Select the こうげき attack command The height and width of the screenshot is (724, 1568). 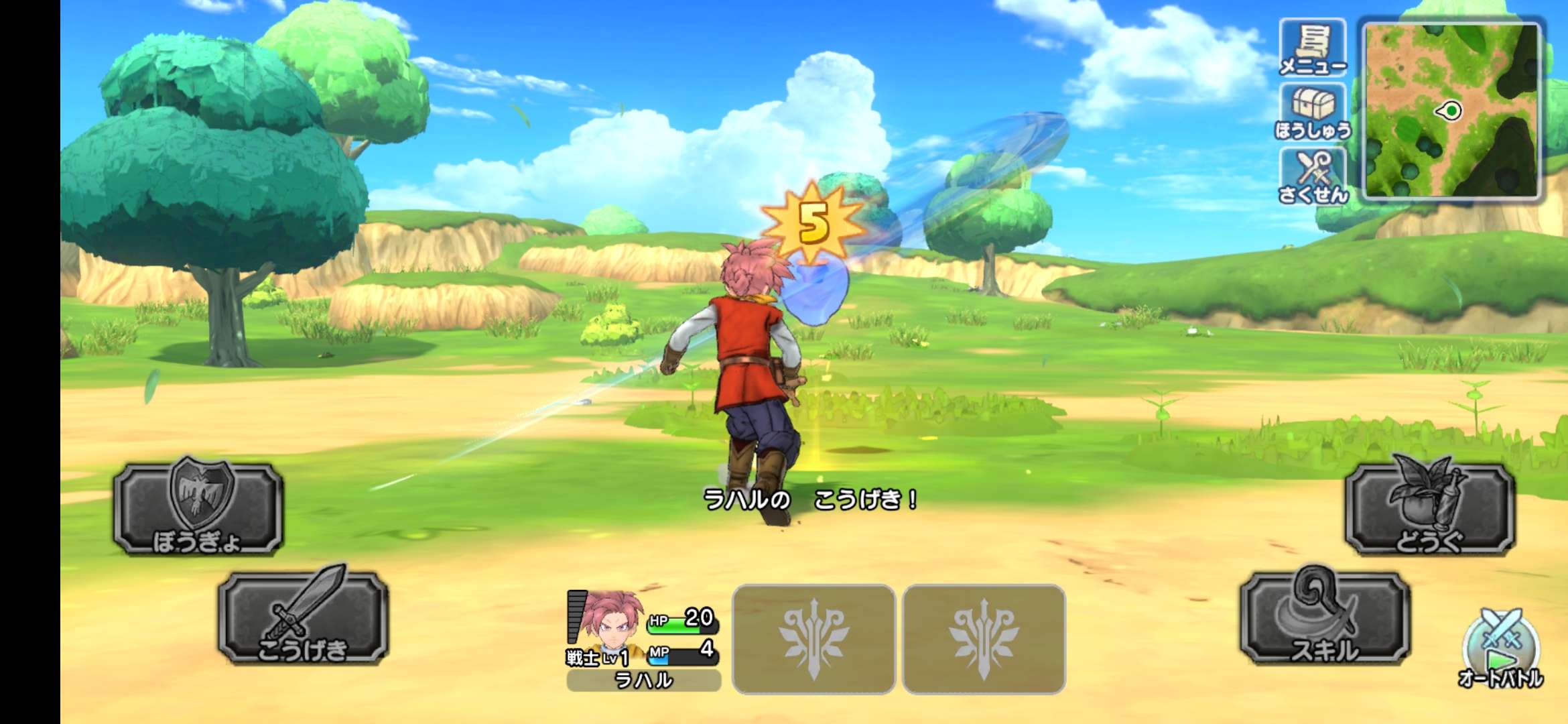click(x=303, y=618)
